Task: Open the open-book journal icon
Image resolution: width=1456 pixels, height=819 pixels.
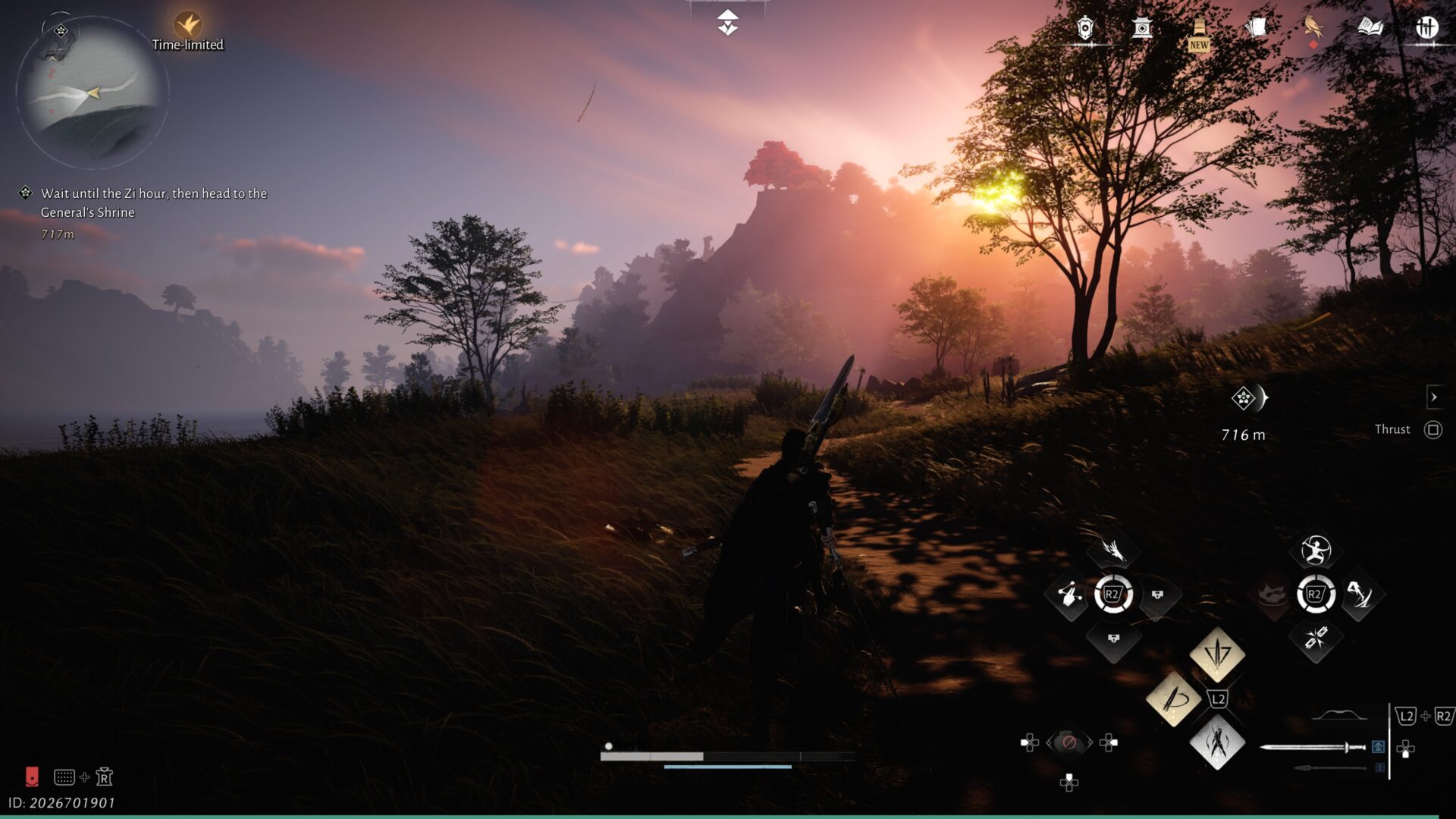Action: [x=1370, y=29]
